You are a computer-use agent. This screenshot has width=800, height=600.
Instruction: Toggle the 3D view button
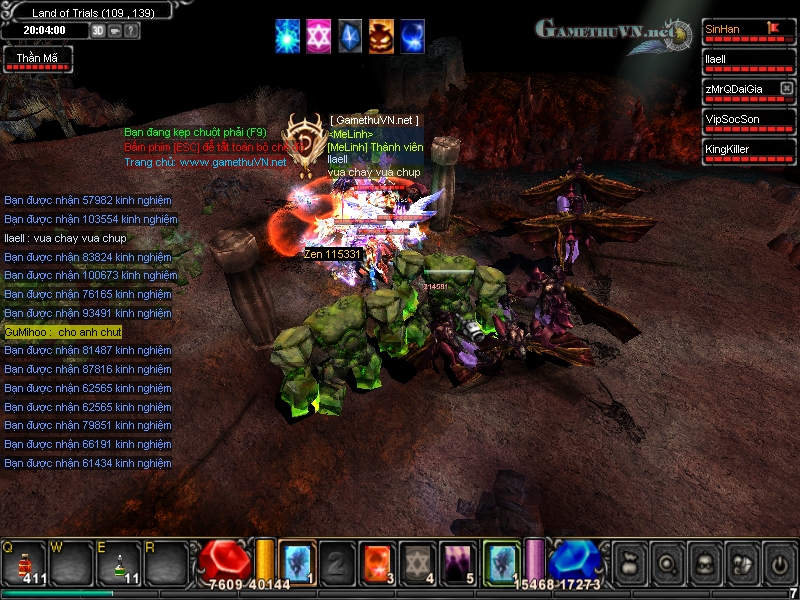pyautogui.click(x=98, y=31)
